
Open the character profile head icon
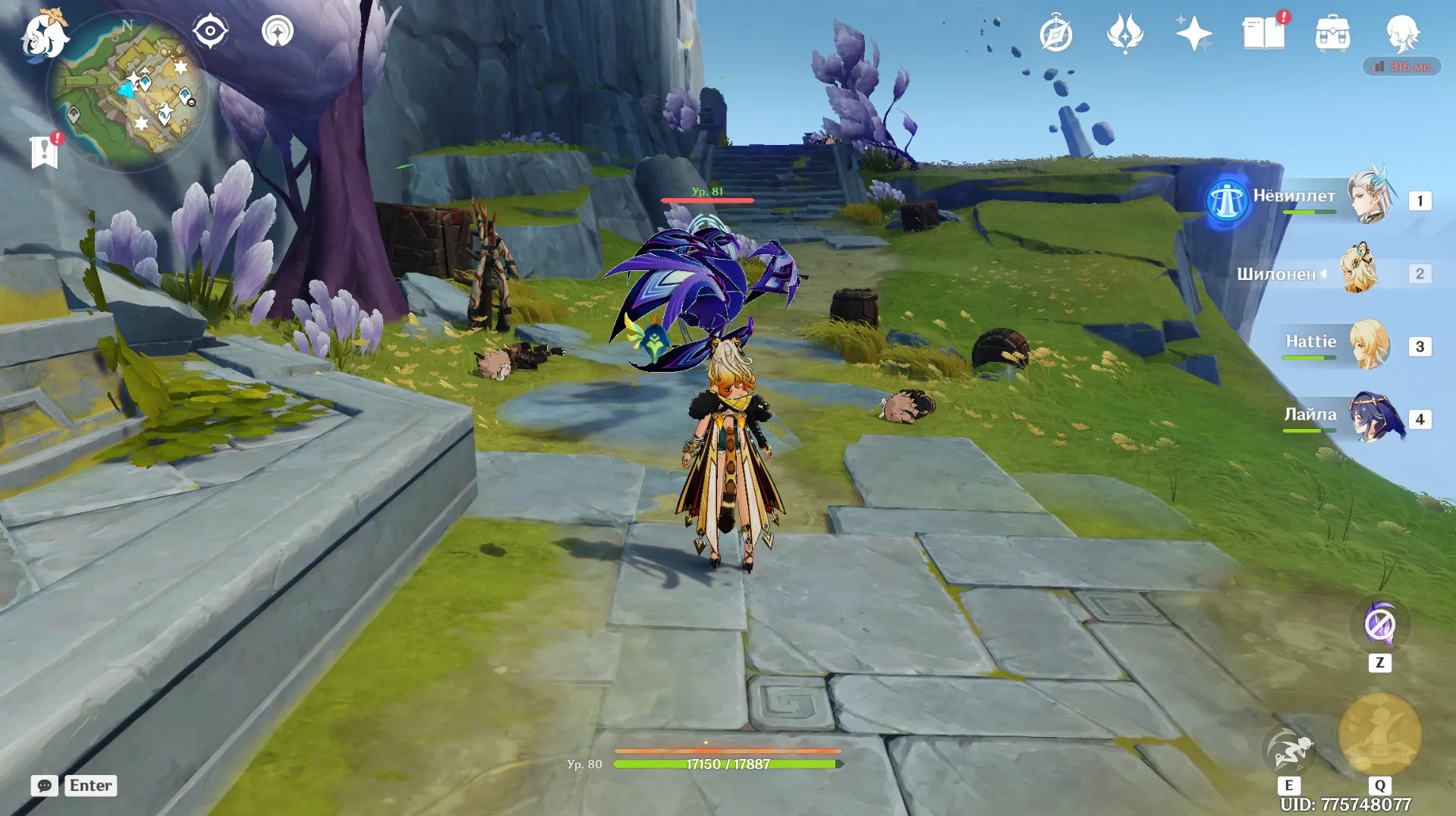click(x=1401, y=34)
